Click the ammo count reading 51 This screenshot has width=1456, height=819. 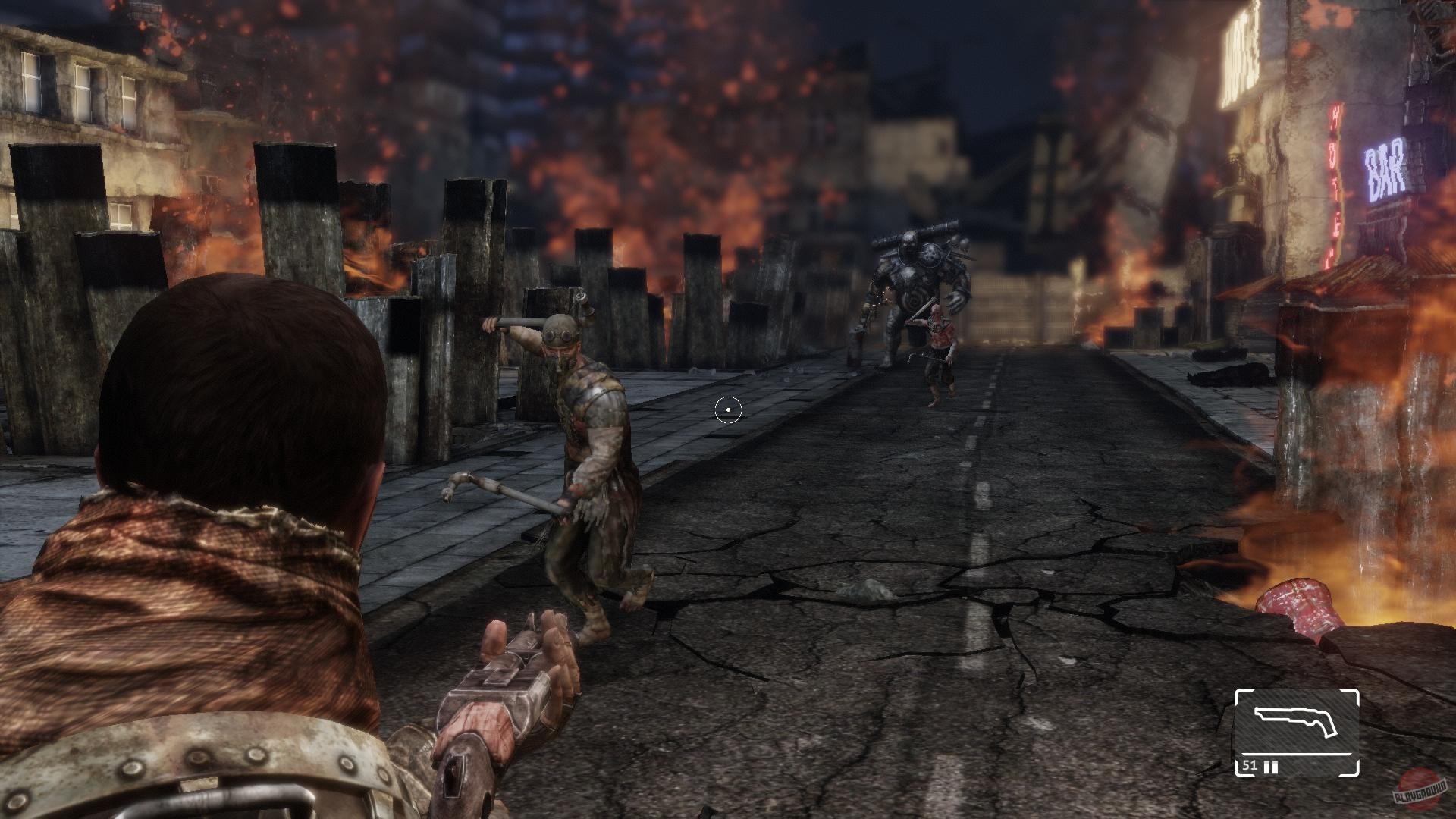pyautogui.click(x=1250, y=766)
